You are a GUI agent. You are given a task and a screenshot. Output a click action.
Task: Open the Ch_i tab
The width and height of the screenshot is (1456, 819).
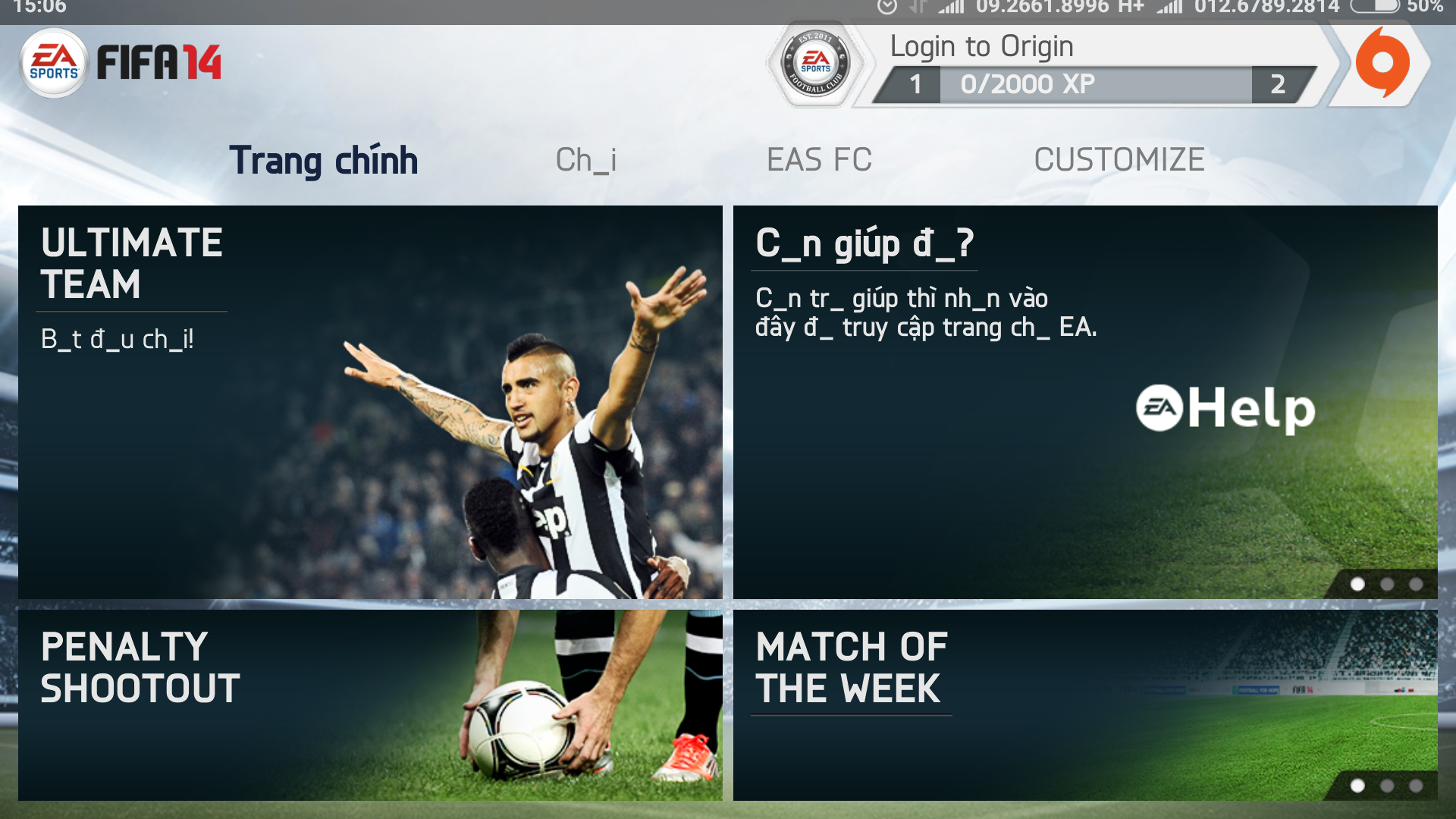pyautogui.click(x=585, y=160)
